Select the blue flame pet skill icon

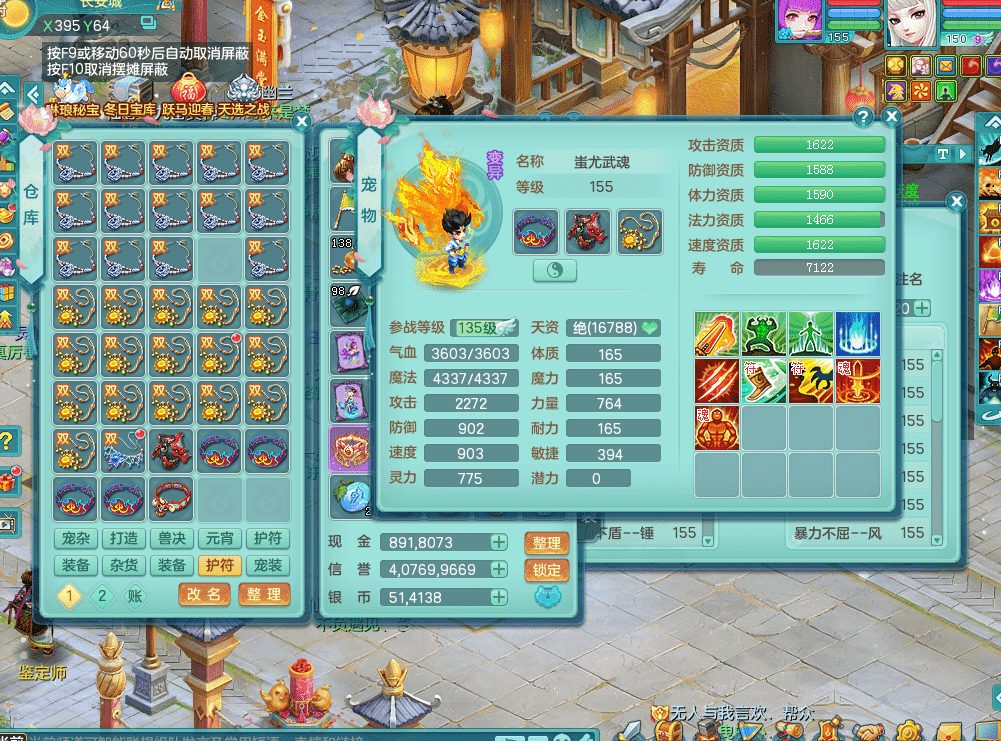(x=858, y=334)
